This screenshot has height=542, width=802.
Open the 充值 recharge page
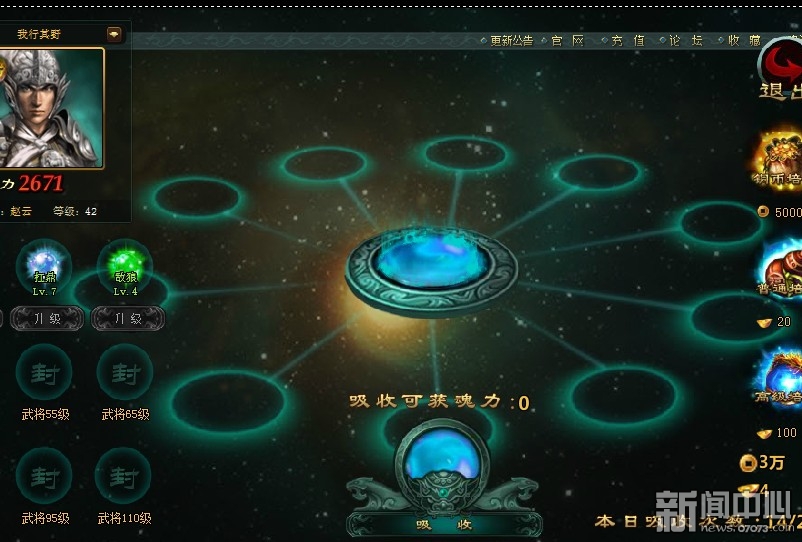pos(627,41)
